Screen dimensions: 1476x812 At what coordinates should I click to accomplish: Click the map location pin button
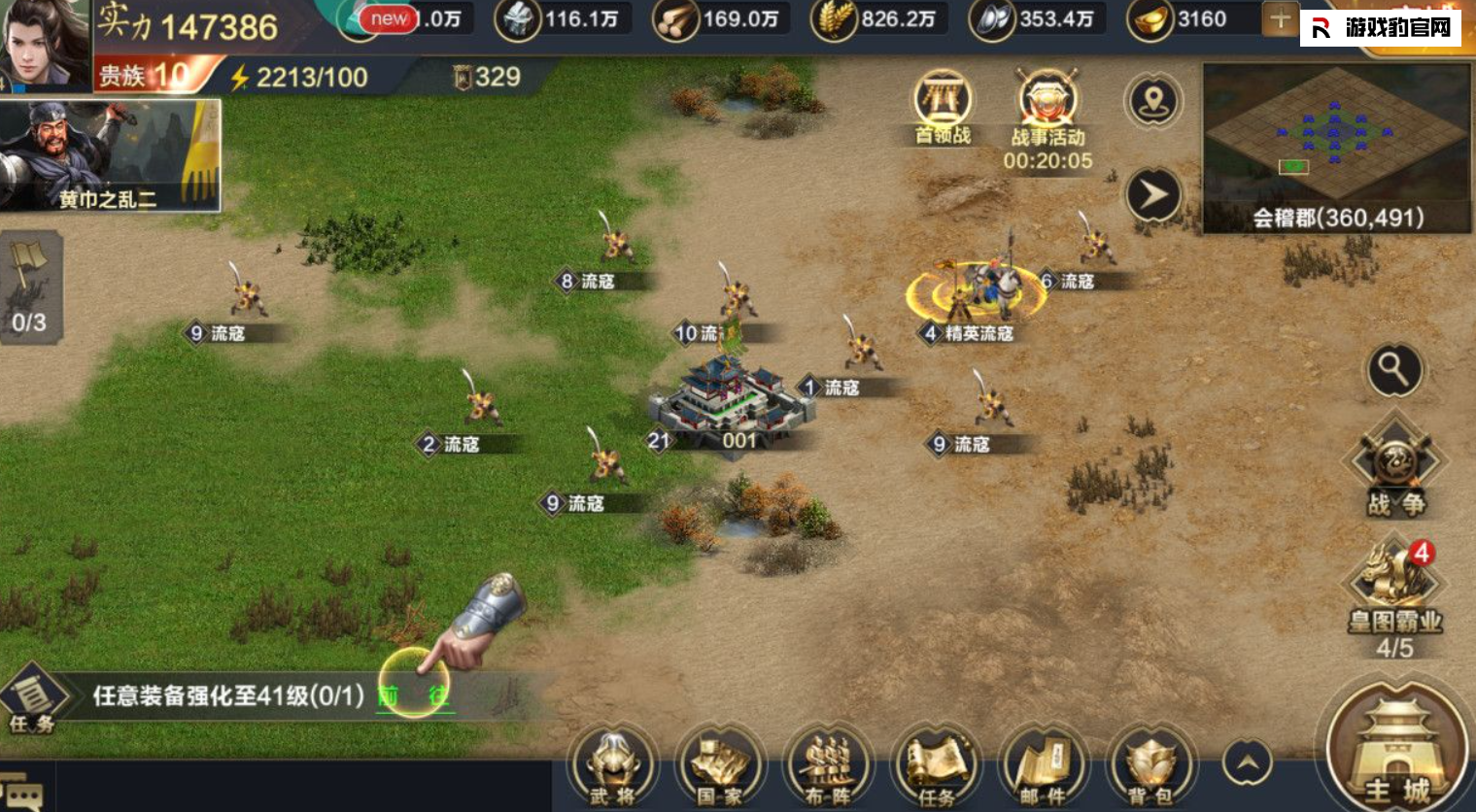click(1153, 101)
